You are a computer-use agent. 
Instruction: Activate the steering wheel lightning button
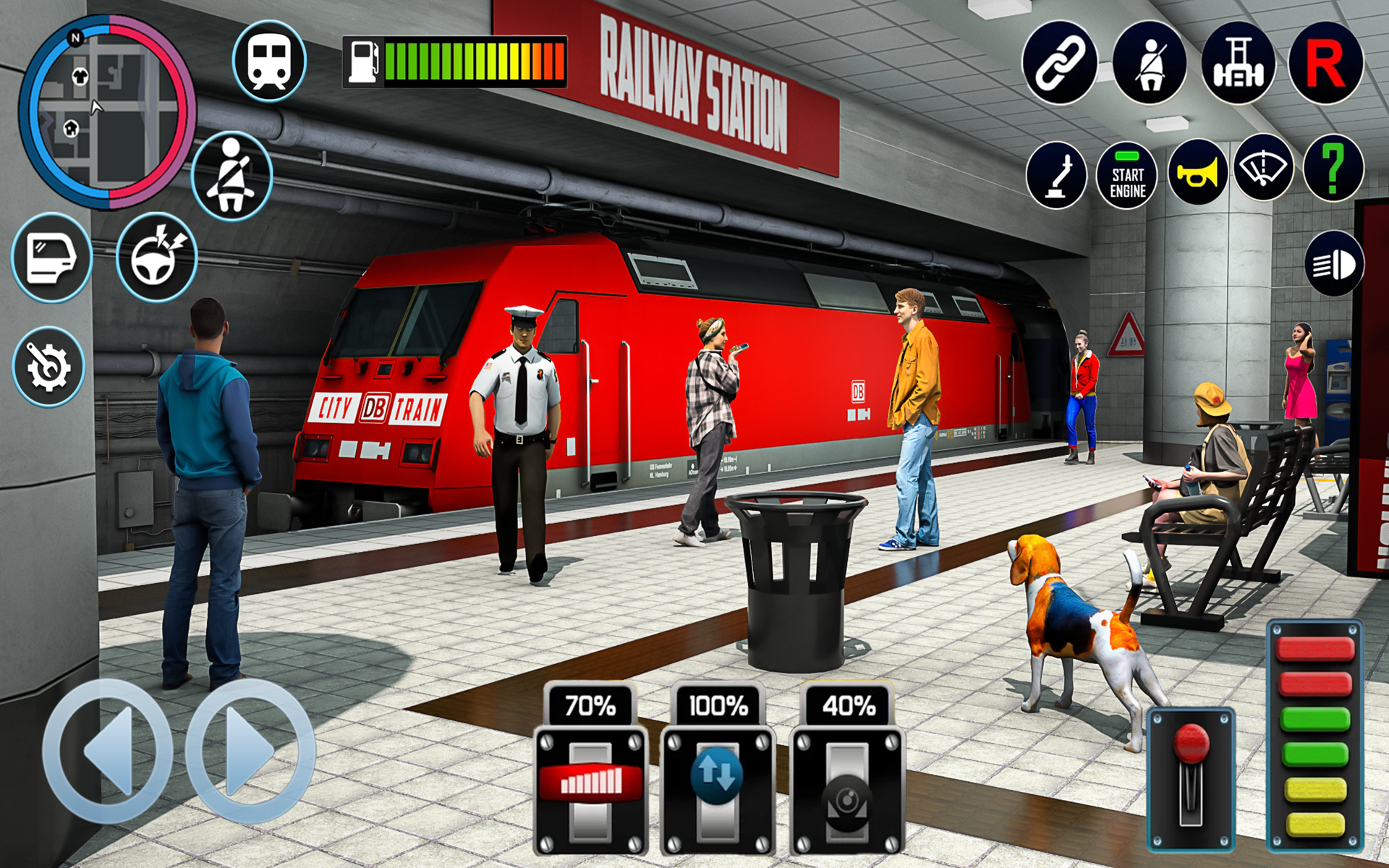click(156, 258)
